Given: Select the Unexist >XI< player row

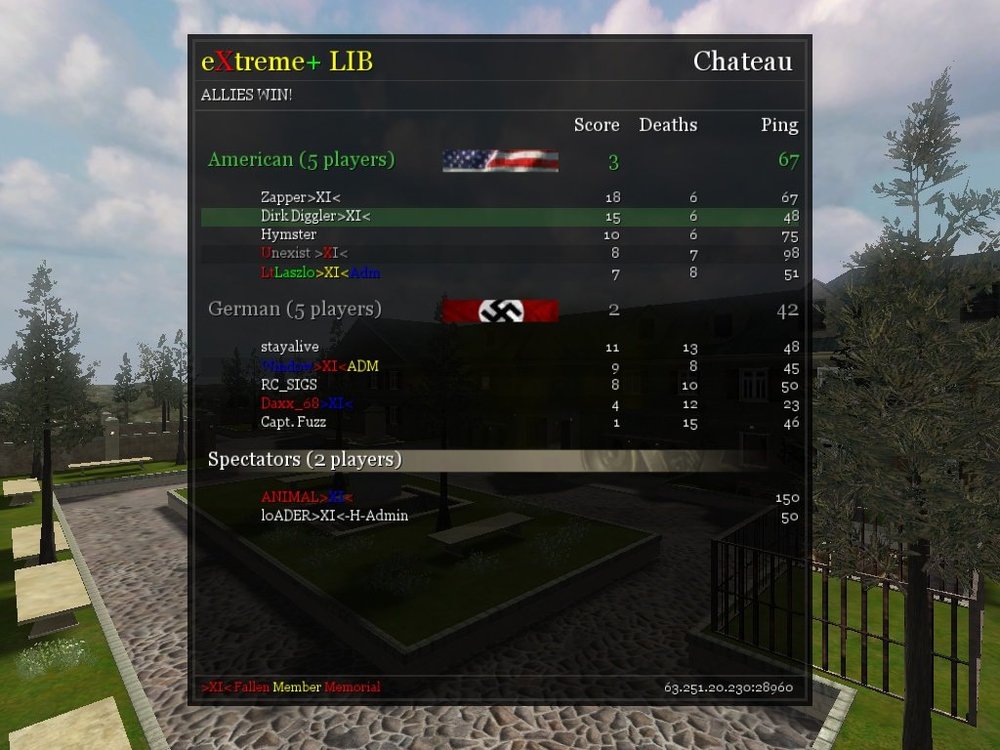Looking at the screenshot, I should pyautogui.click(x=304, y=254).
